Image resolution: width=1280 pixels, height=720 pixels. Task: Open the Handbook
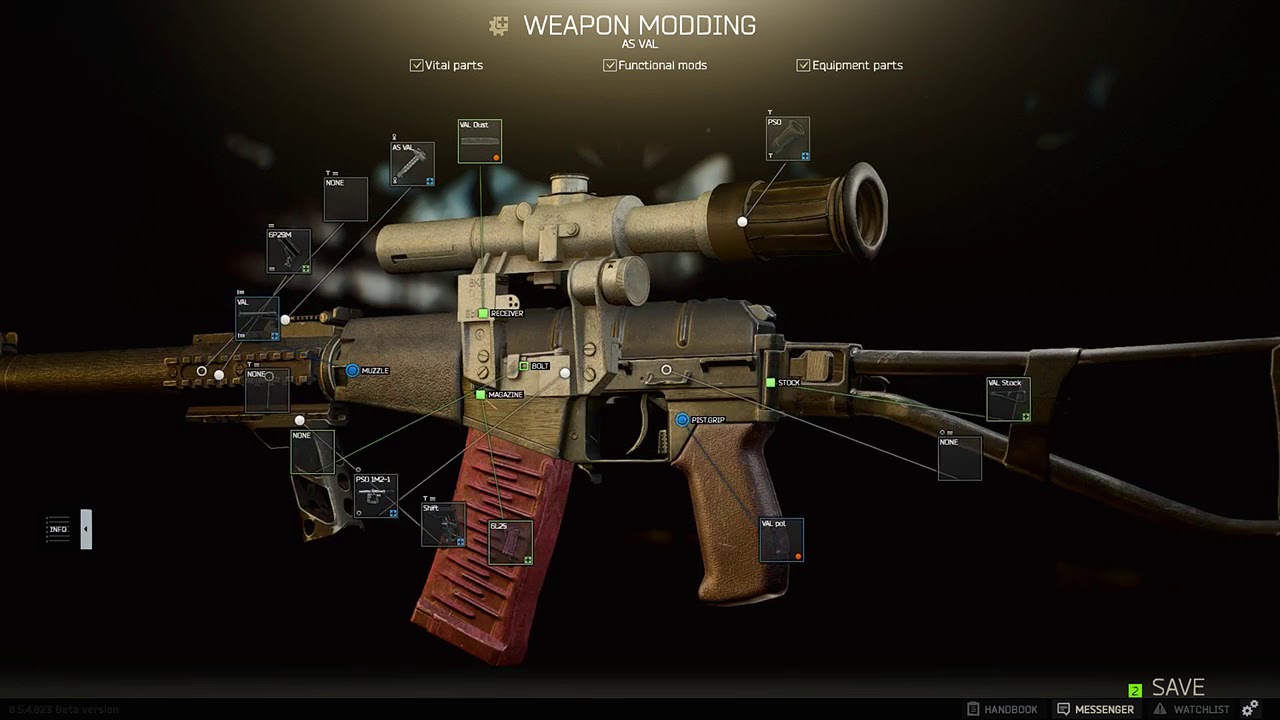pyautogui.click(x=1002, y=709)
